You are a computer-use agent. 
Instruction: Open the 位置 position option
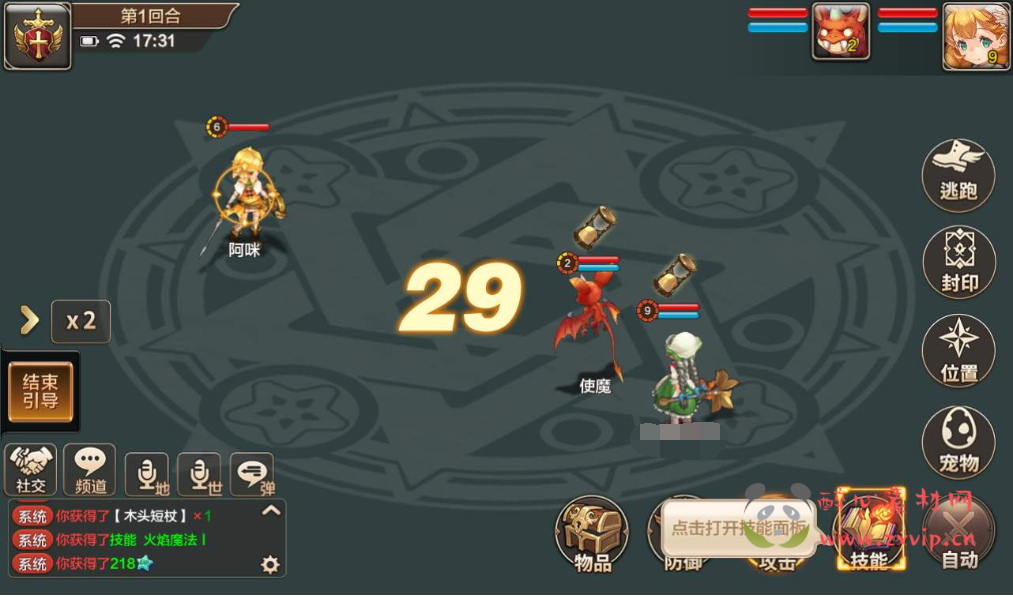point(958,350)
